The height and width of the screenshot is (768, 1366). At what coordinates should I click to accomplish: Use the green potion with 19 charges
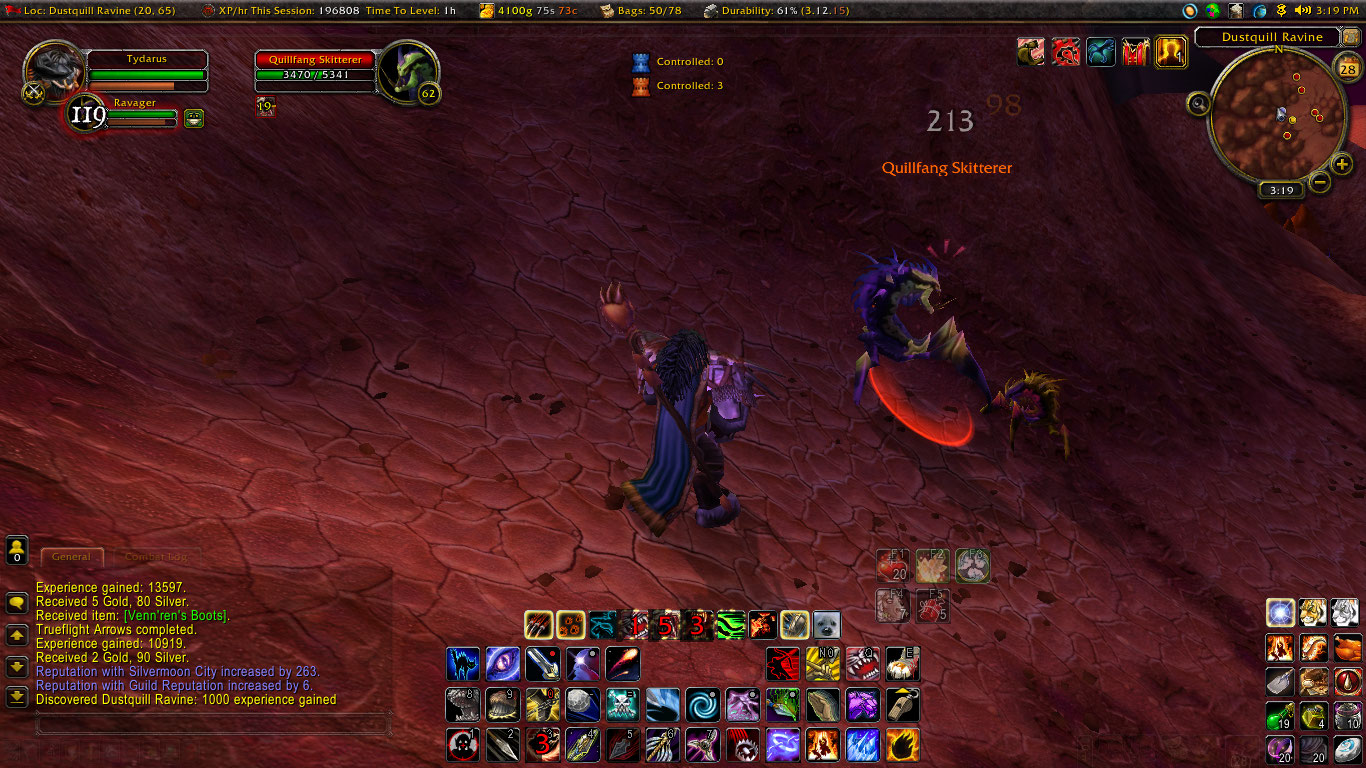[1281, 716]
